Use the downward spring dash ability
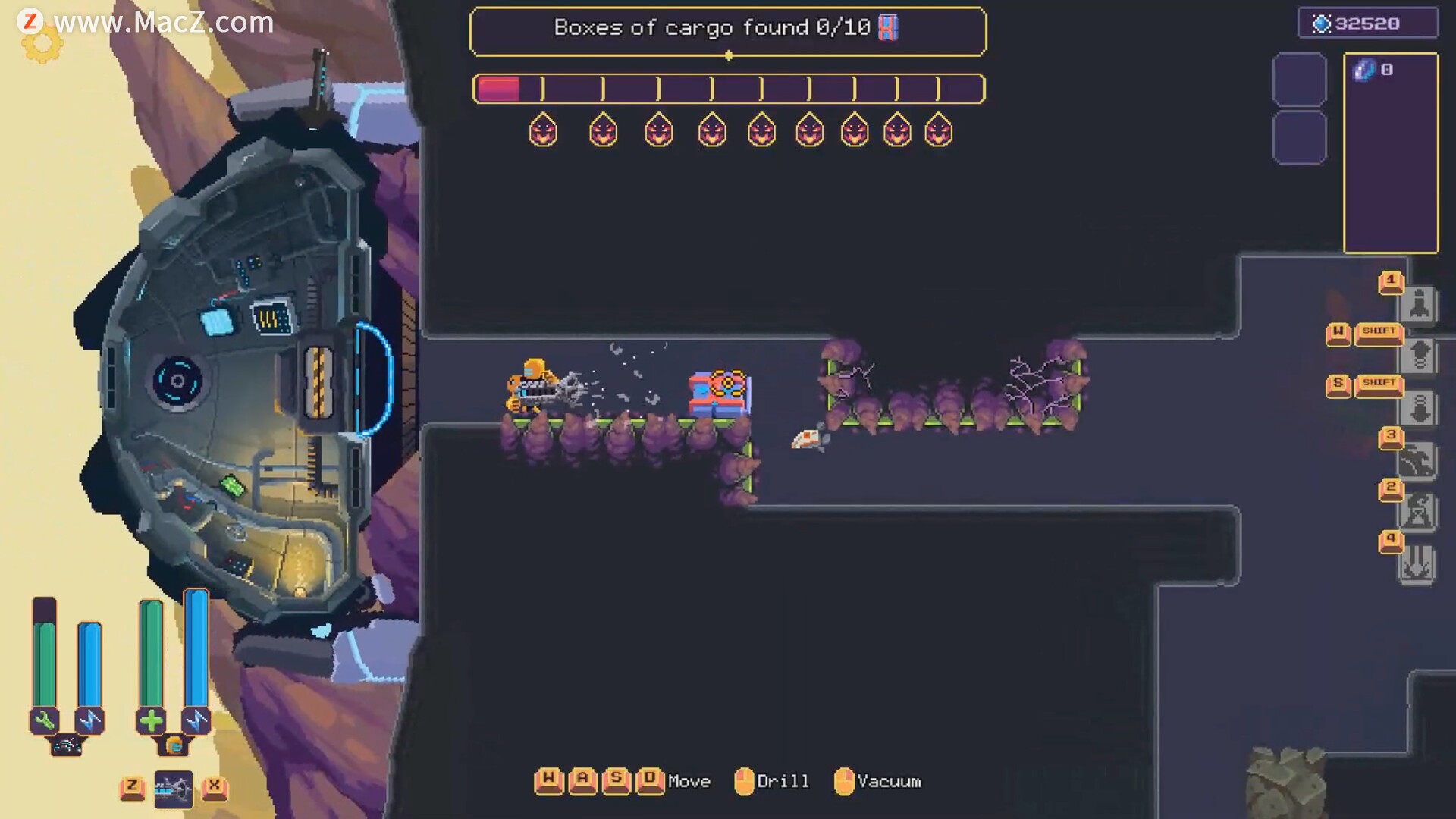The image size is (1456, 819). 1419,408
